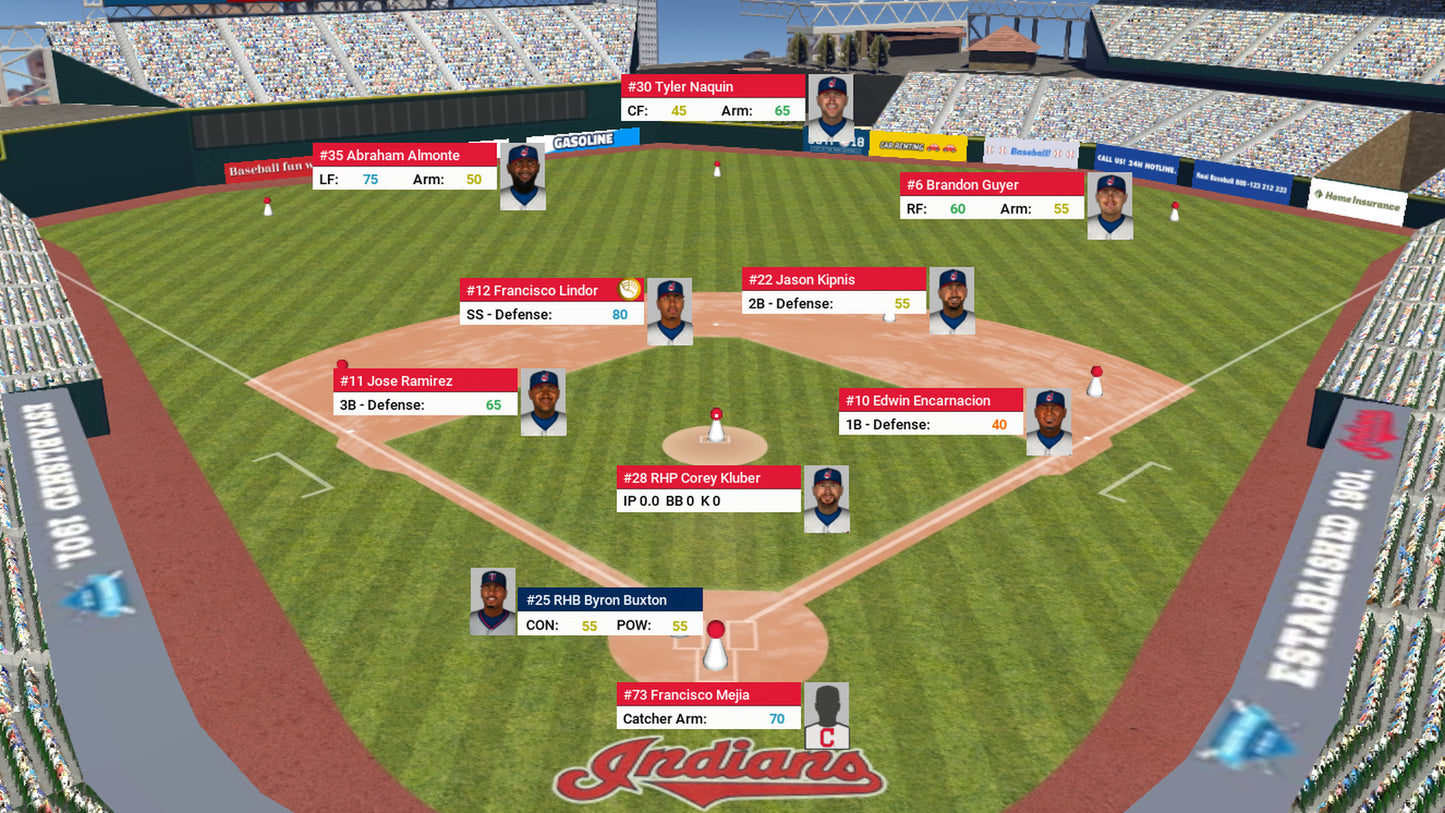Viewport: 1445px width, 813px height.
Task: Click Byron Buxton's portrait photo
Action: pos(493,602)
